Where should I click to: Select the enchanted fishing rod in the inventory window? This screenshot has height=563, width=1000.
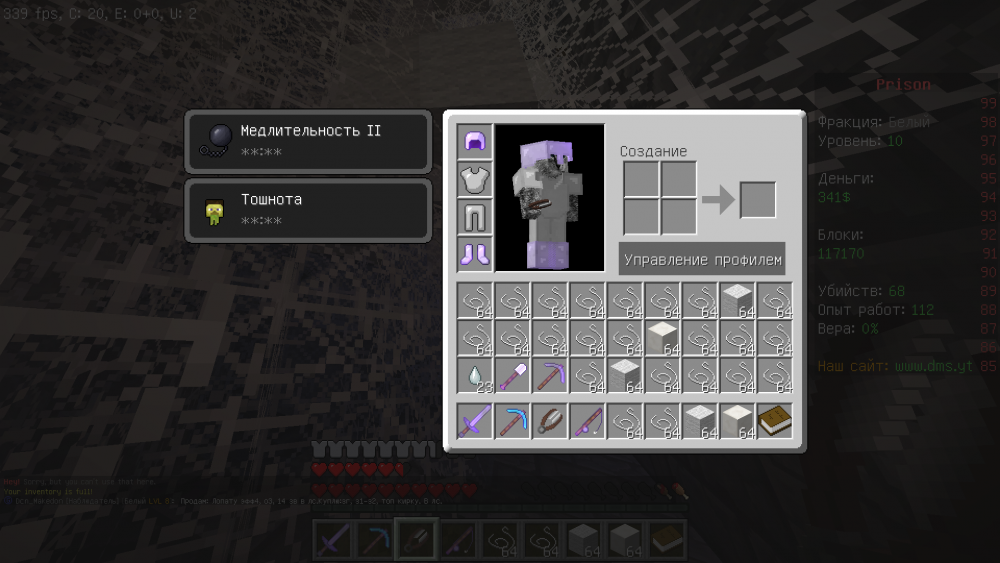[588, 421]
